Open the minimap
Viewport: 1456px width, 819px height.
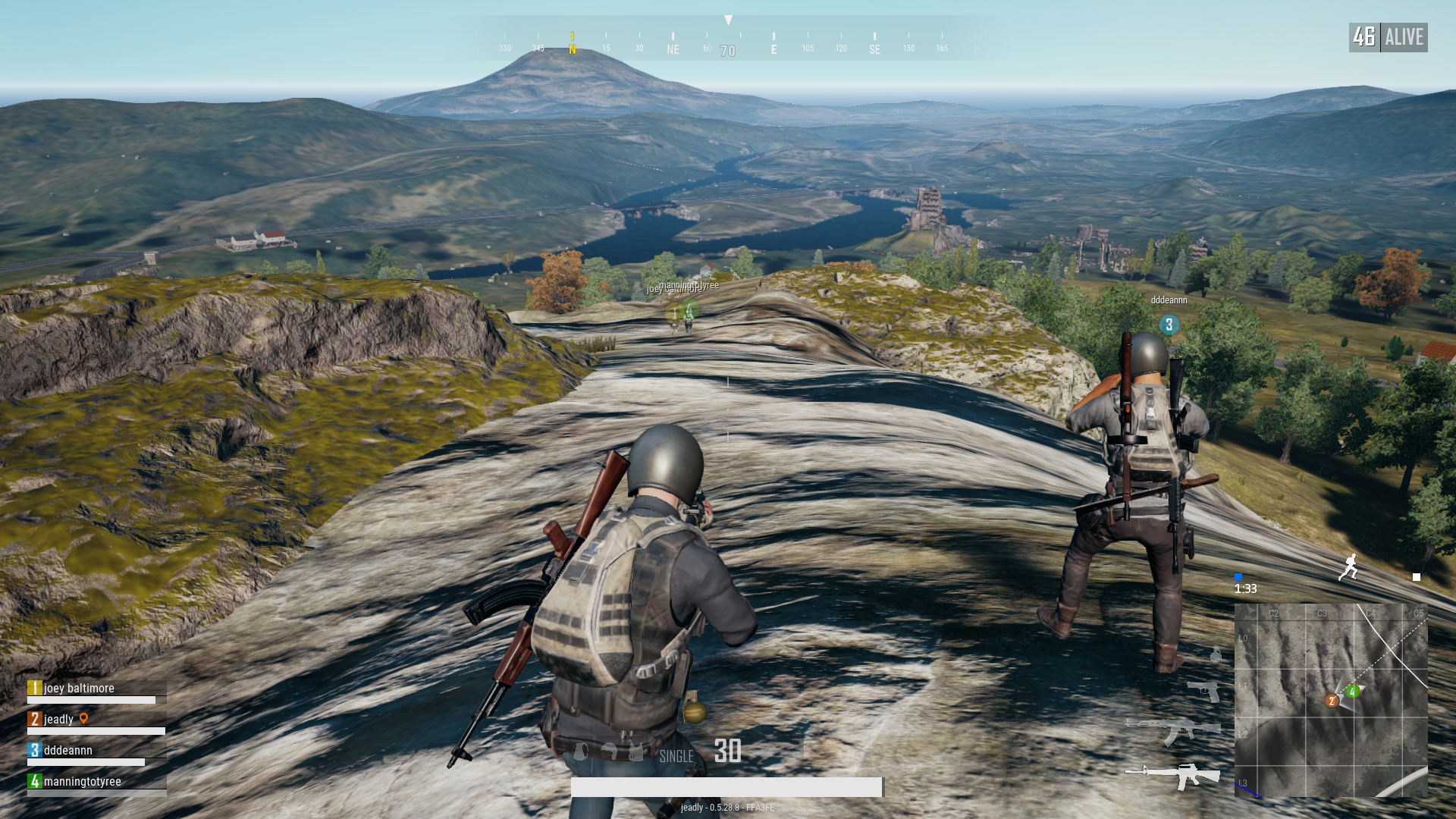tap(1331, 700)
